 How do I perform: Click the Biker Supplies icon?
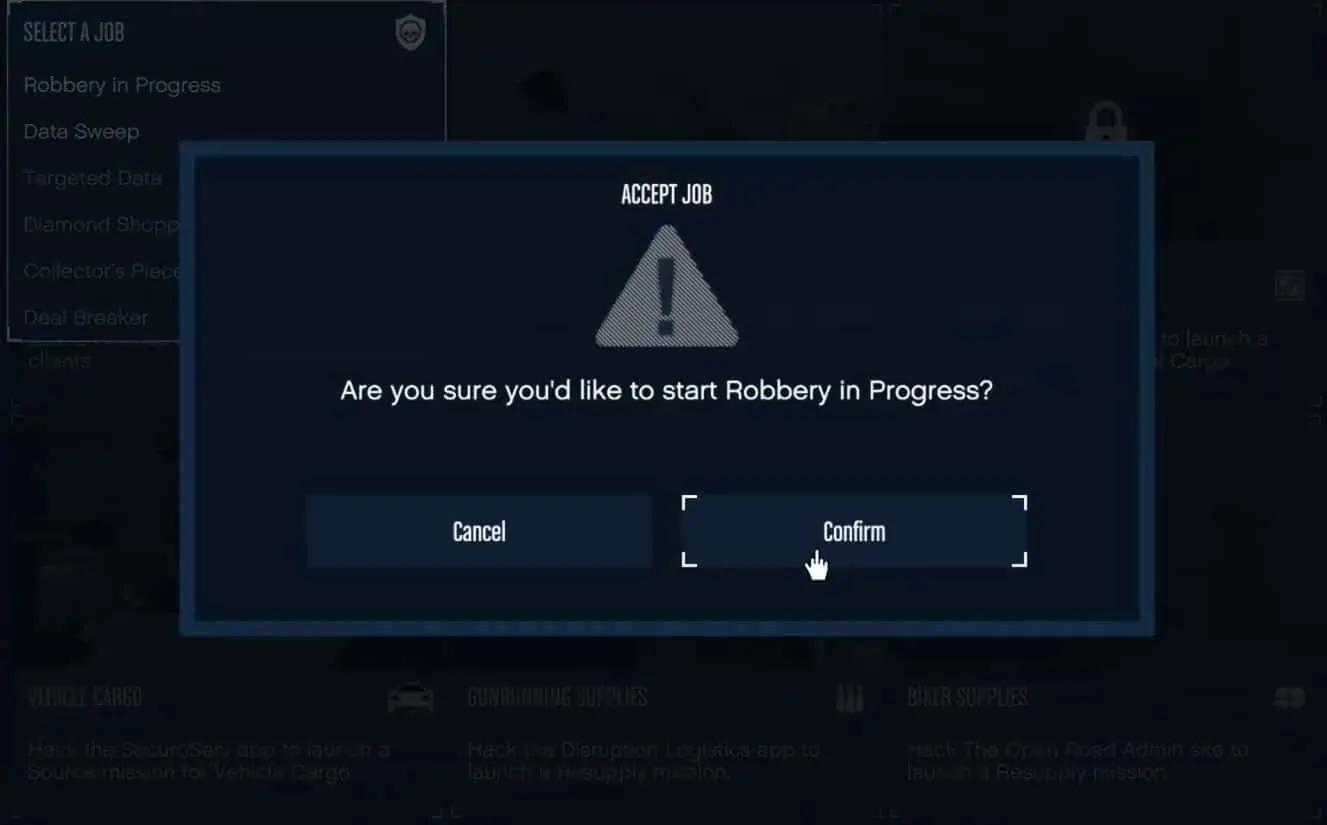(1287, 696)
